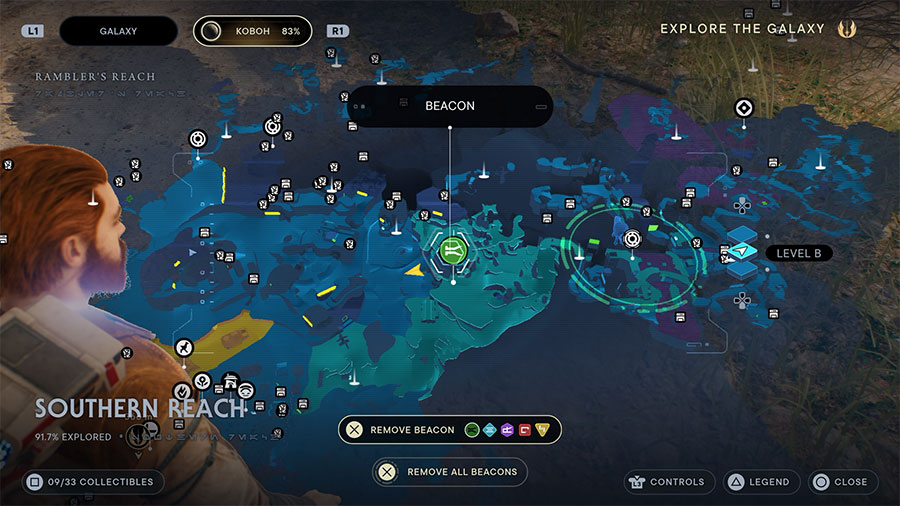Pick the red square beacon color

[524, 430]
